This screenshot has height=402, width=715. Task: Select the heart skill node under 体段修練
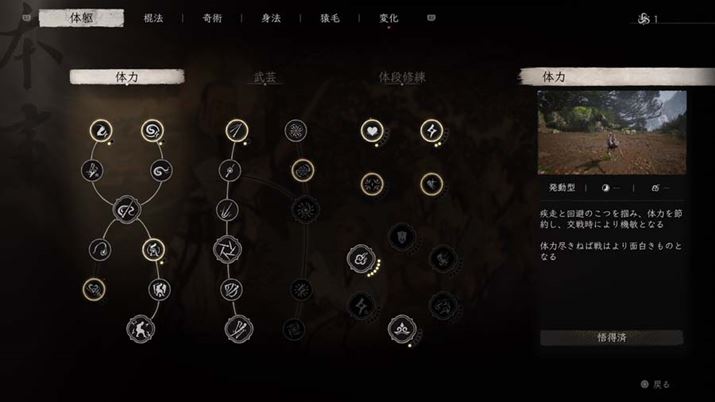pyautogui.click(x=371, y=130)
